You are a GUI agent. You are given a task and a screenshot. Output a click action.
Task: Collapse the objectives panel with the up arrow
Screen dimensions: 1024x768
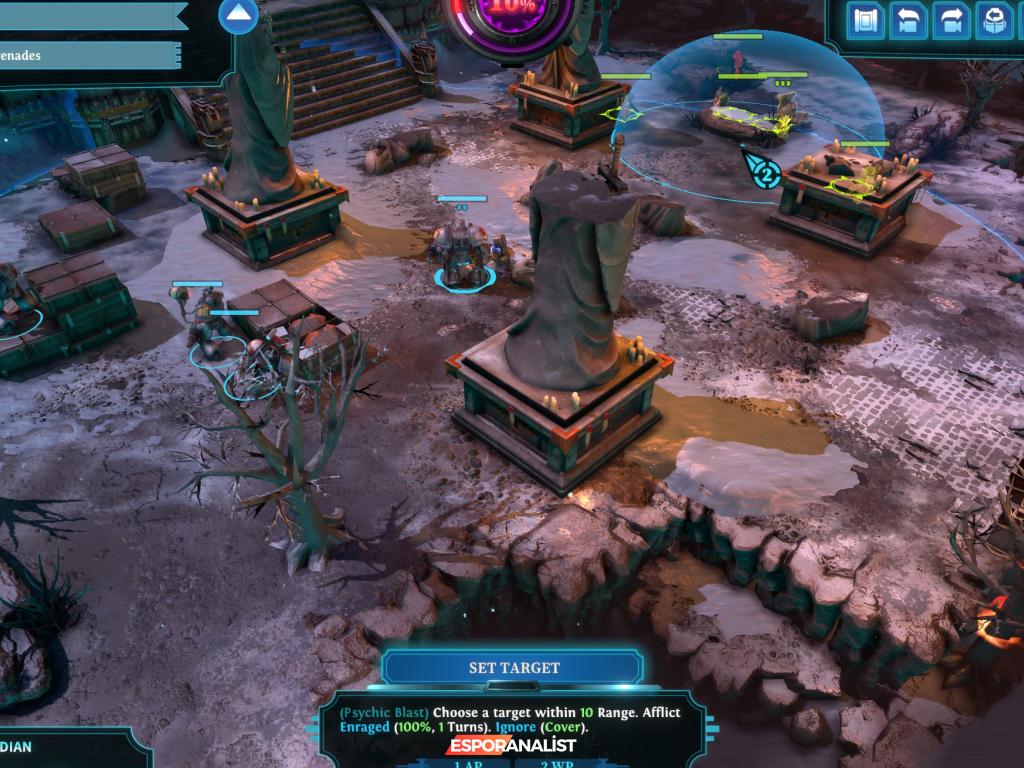(238, 16)
